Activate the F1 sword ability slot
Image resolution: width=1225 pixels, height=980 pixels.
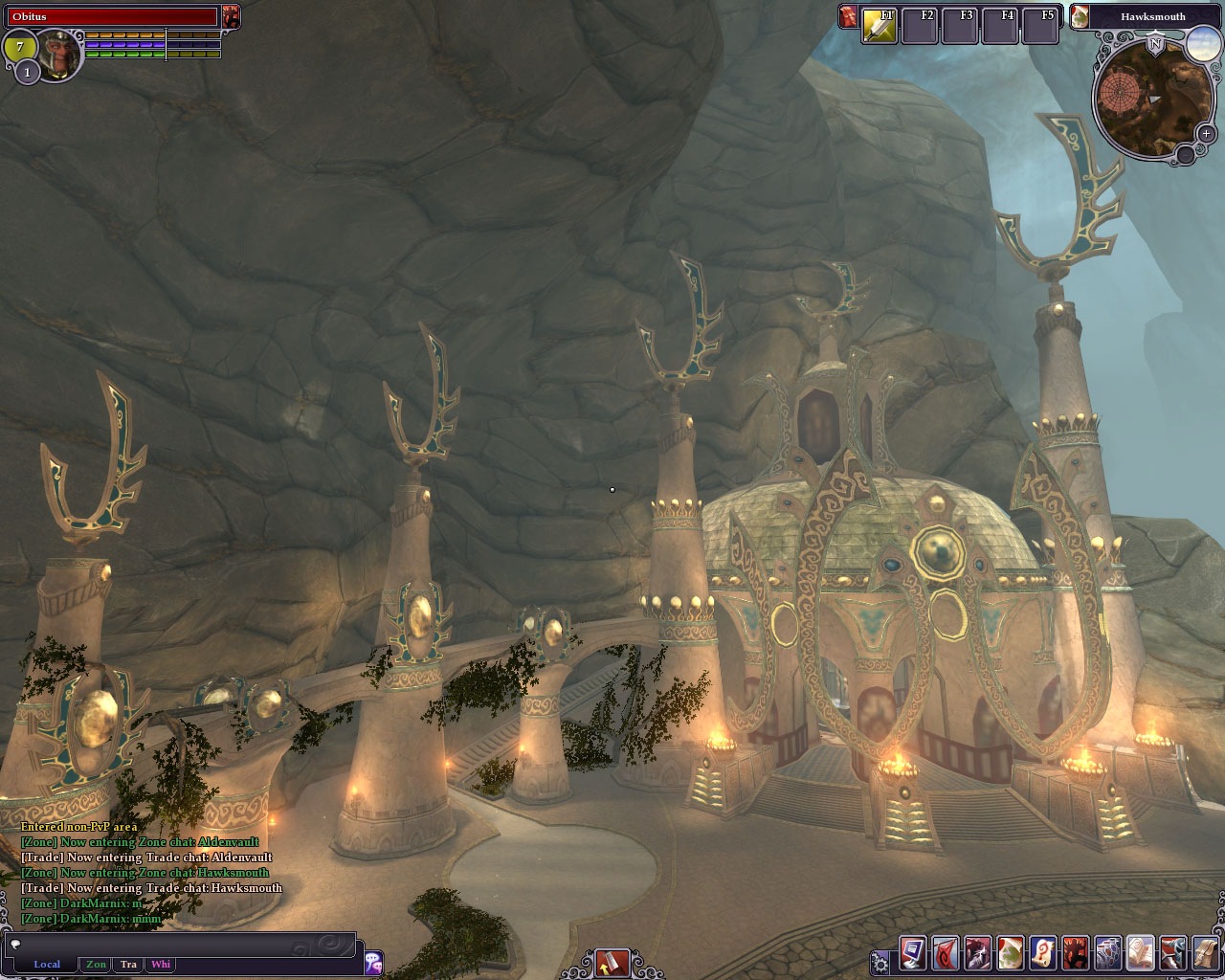[879, 27]
